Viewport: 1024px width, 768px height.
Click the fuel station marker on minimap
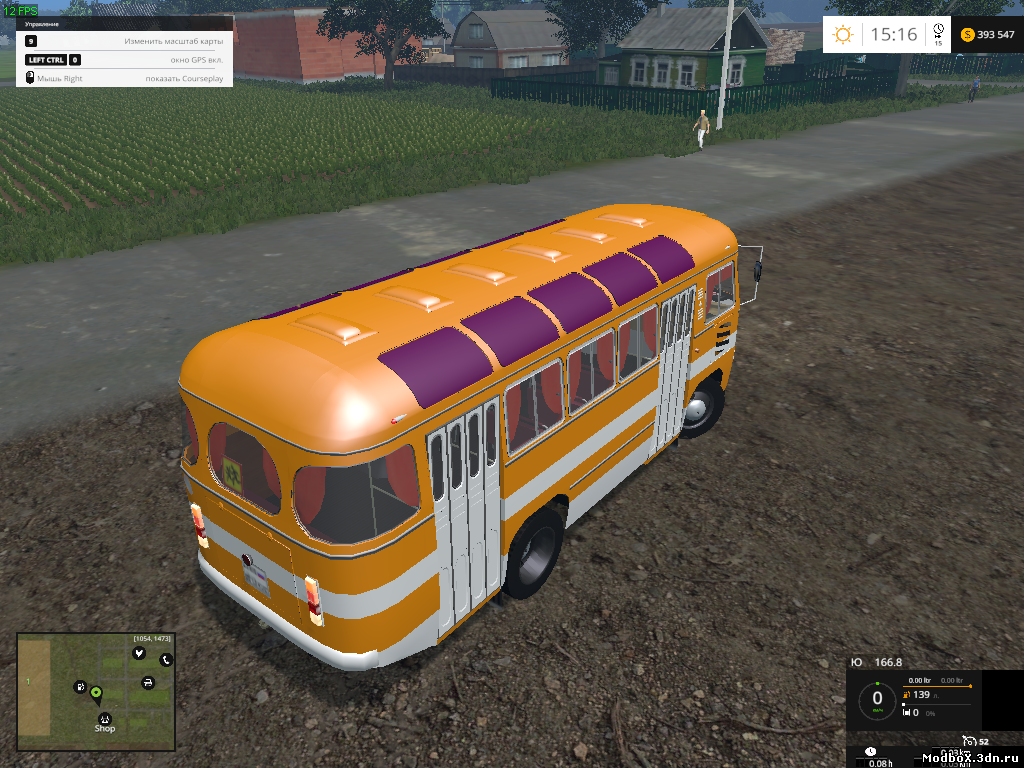pos(79,687)
